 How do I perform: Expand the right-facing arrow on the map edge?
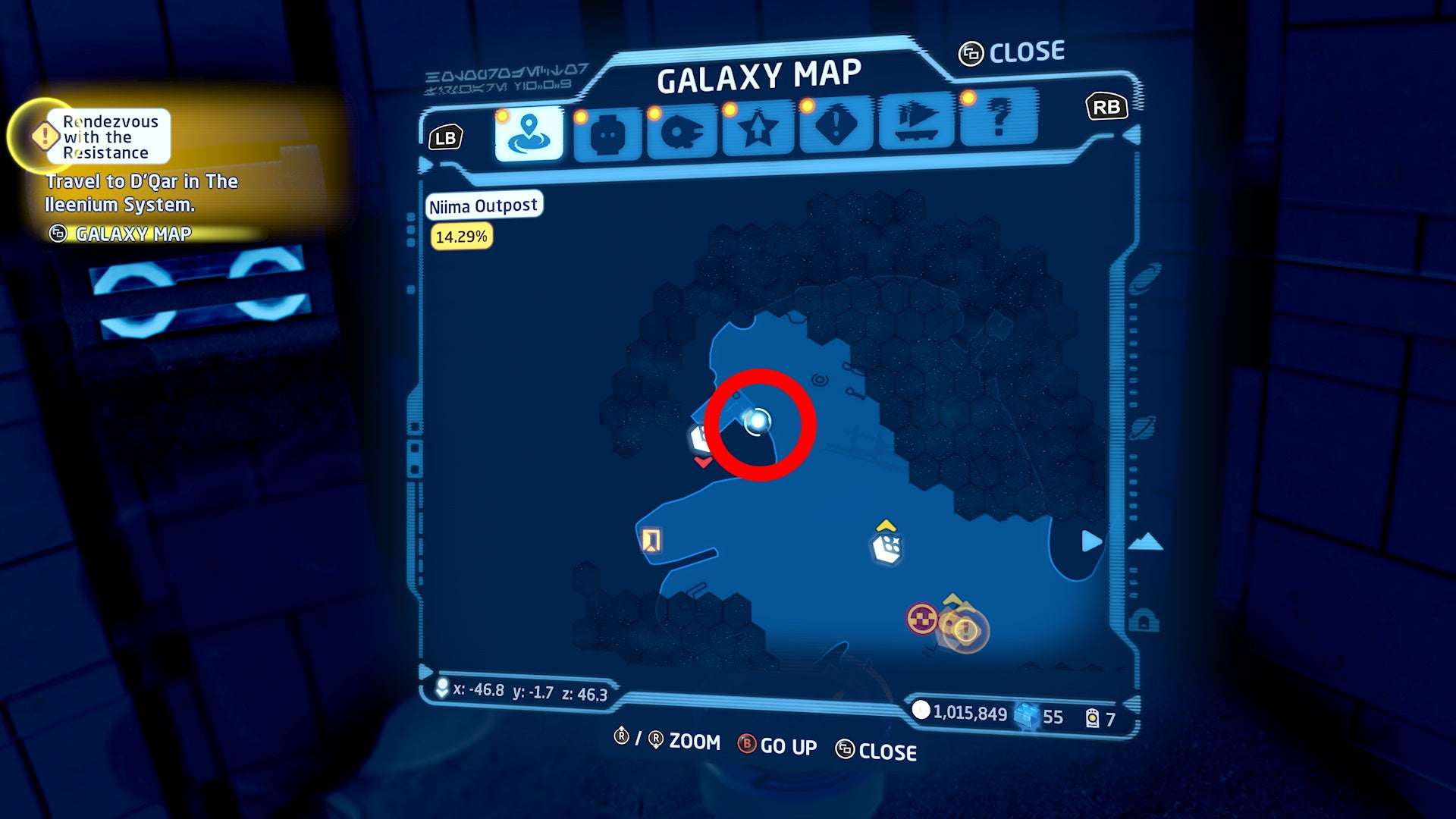1090,540
